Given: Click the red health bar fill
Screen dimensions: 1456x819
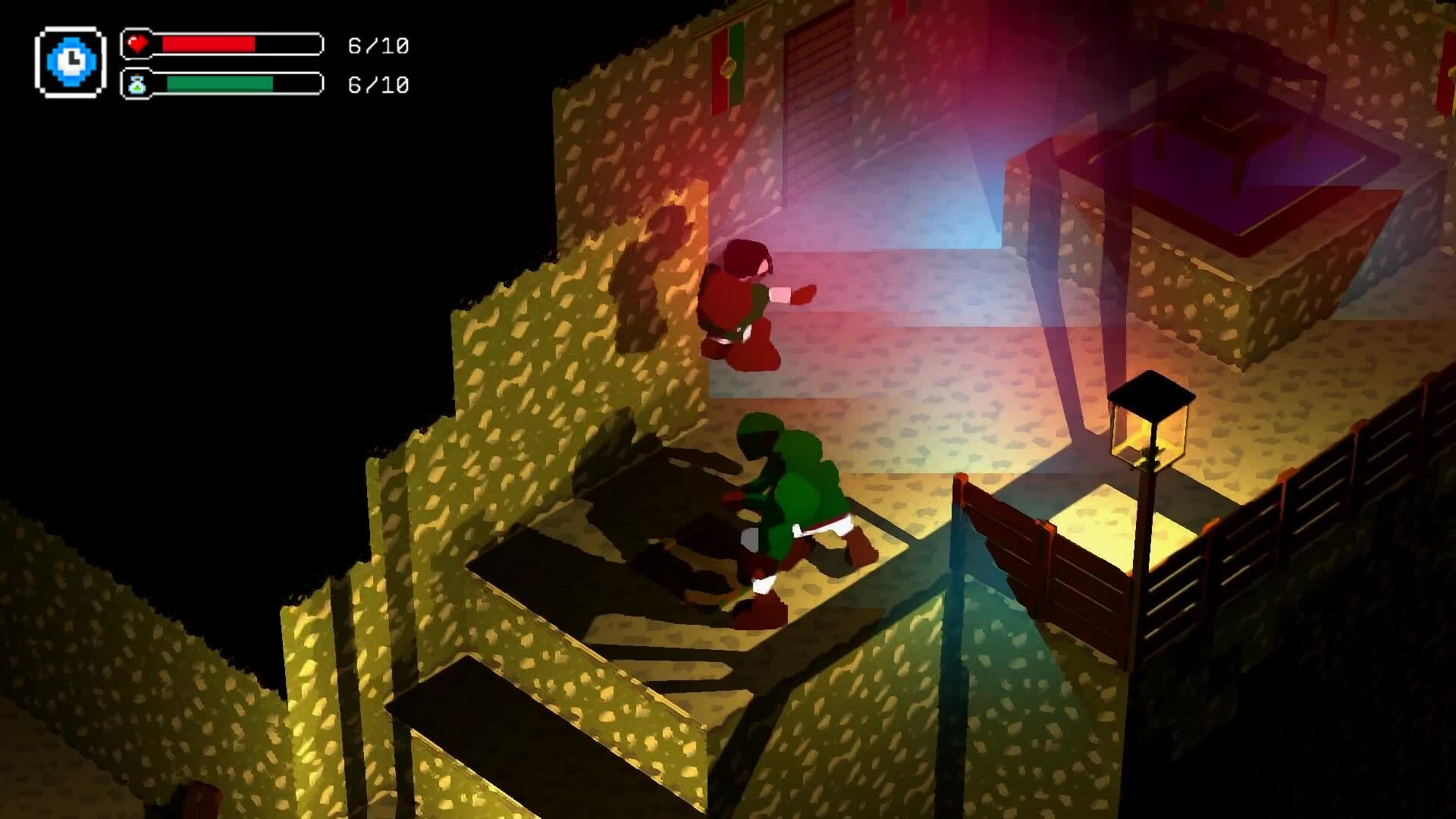Looking at the screenshot, I should click(209, 44).
